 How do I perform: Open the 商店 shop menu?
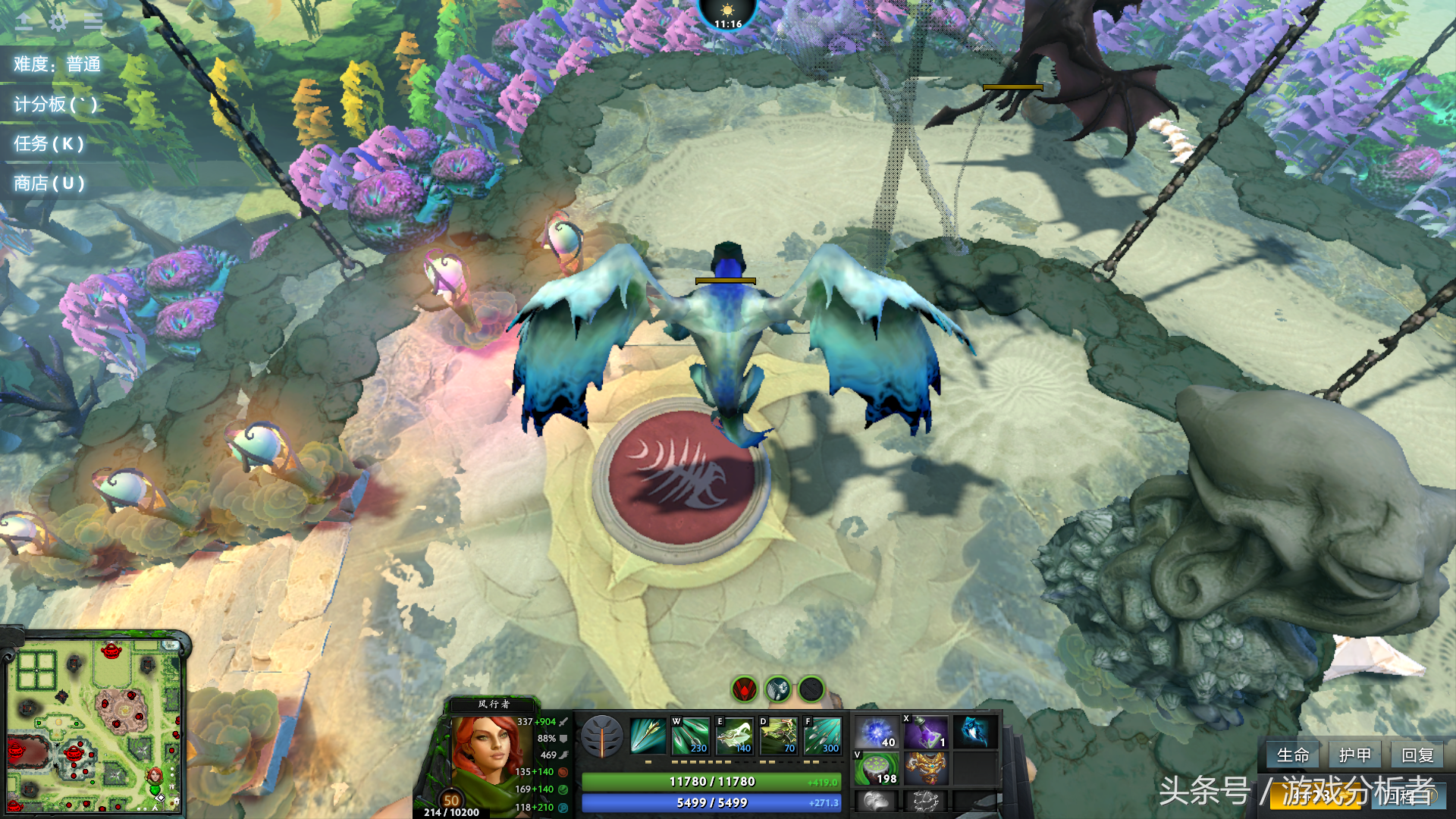49,183
